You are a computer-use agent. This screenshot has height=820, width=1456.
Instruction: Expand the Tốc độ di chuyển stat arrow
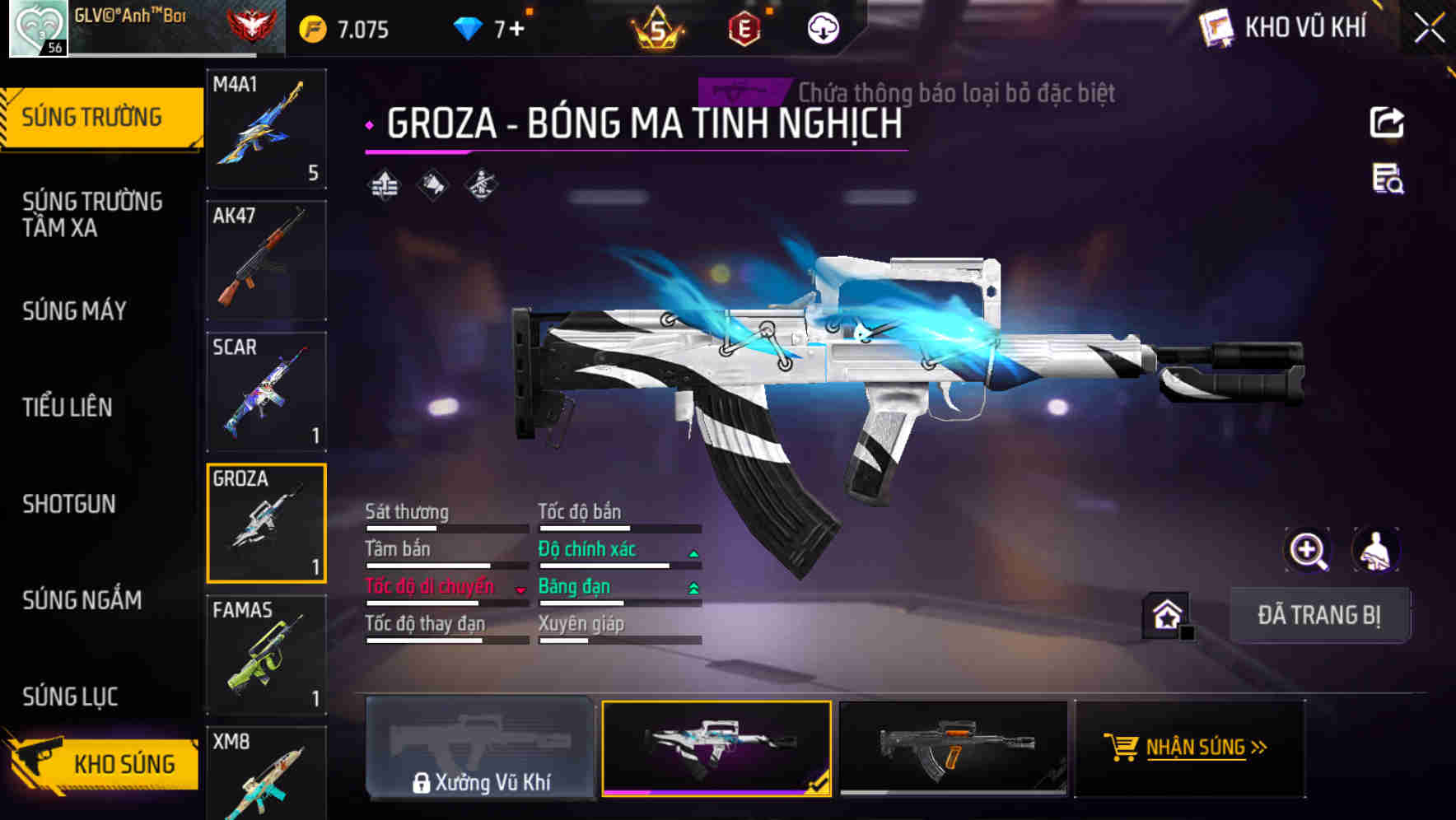pyautogui.click(x=520, y=588)
